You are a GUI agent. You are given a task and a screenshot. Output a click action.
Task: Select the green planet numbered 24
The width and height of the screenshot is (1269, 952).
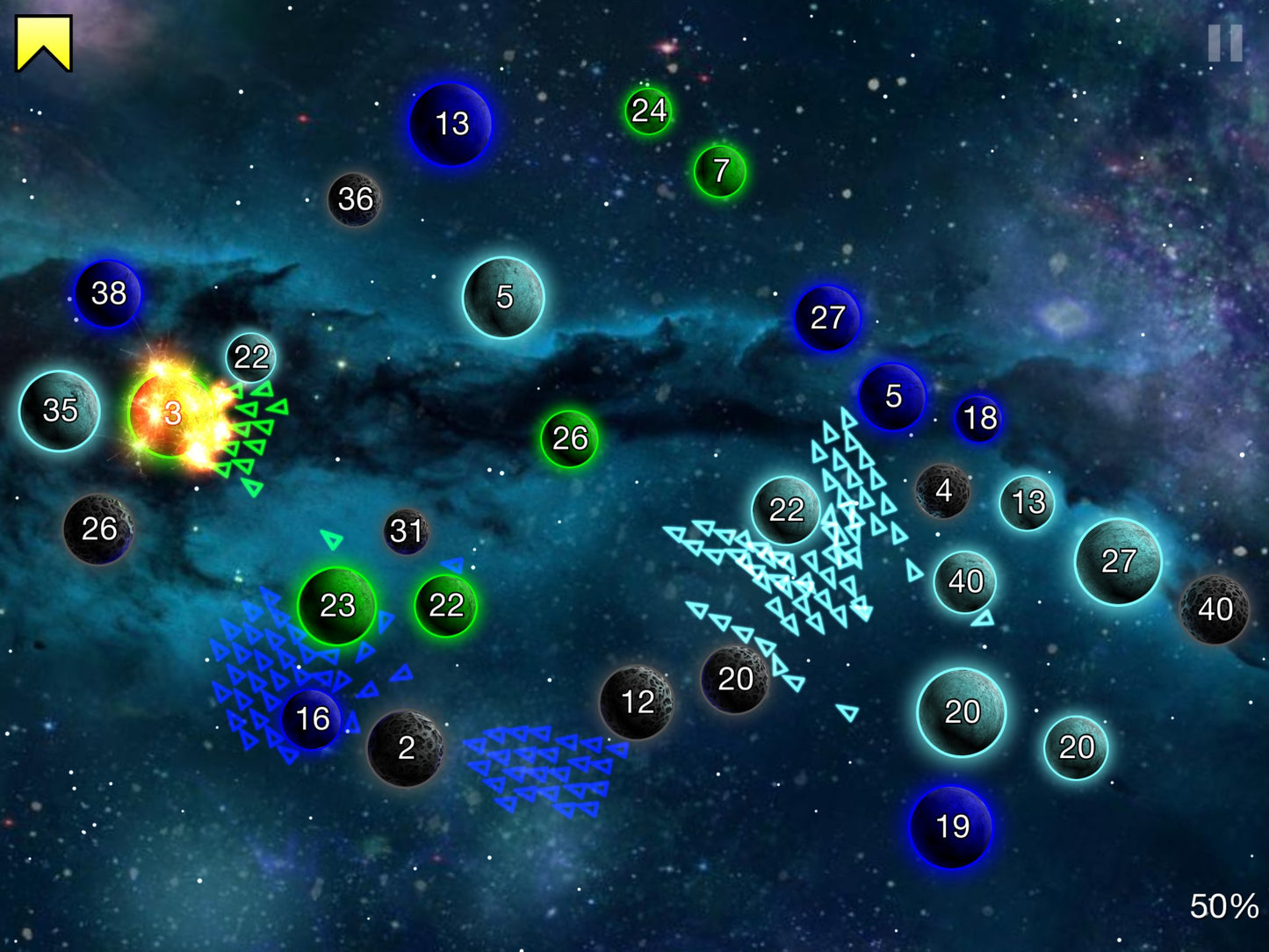pyautogui.click(x=648, y=111)
